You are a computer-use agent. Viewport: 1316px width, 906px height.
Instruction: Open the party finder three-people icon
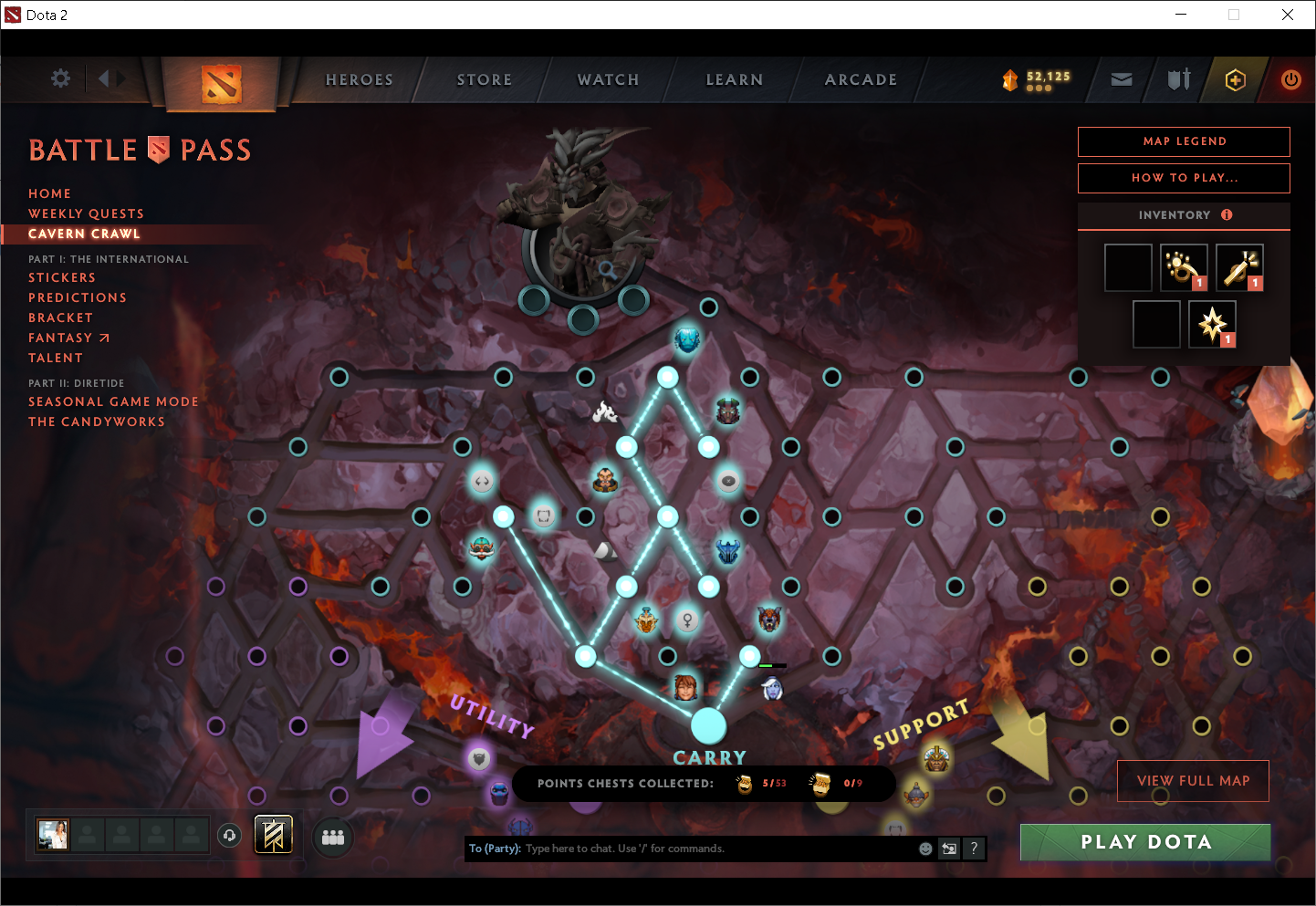(x=332, y=837)
